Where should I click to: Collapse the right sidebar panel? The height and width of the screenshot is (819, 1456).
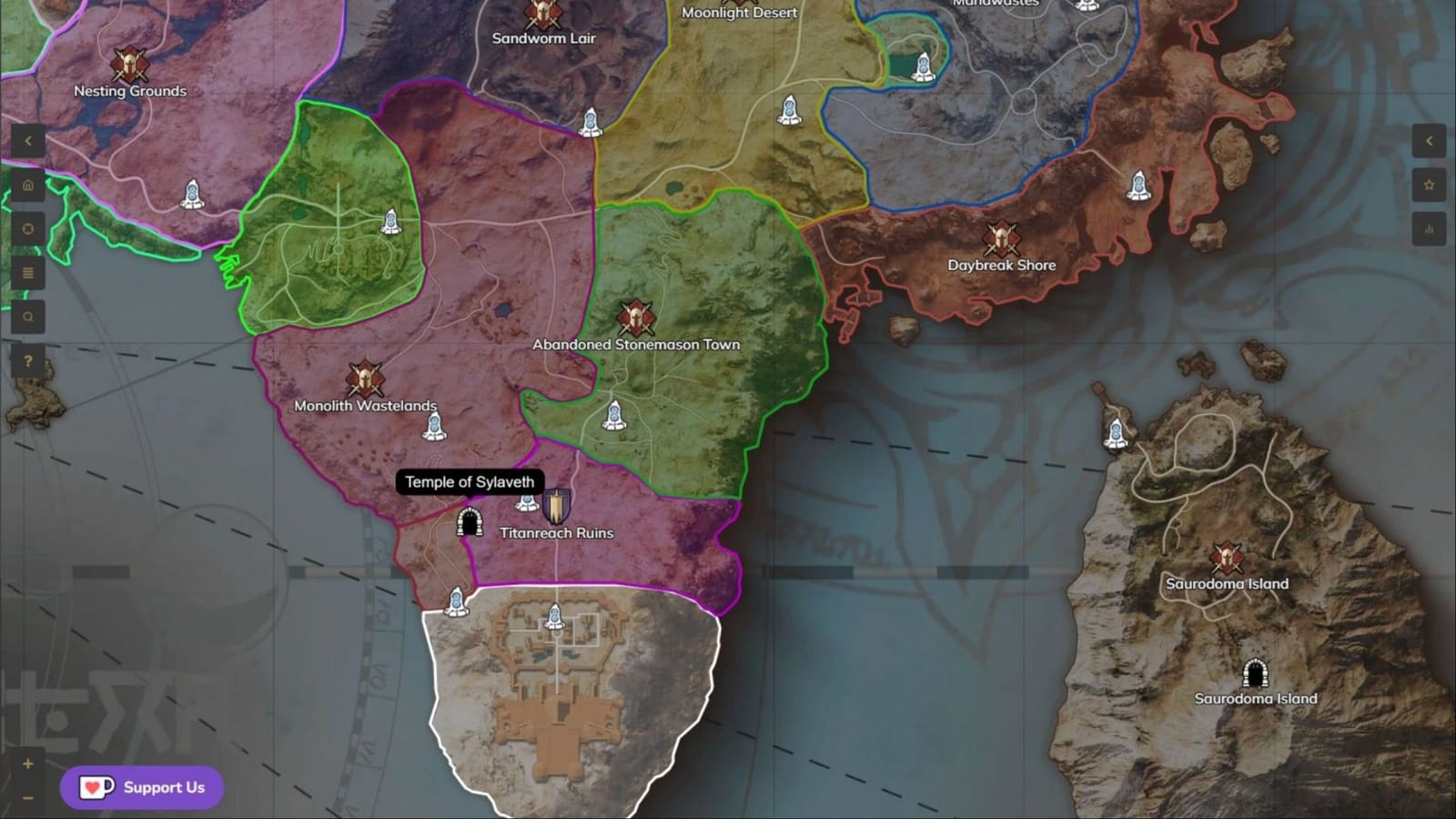coord(1428,140)
